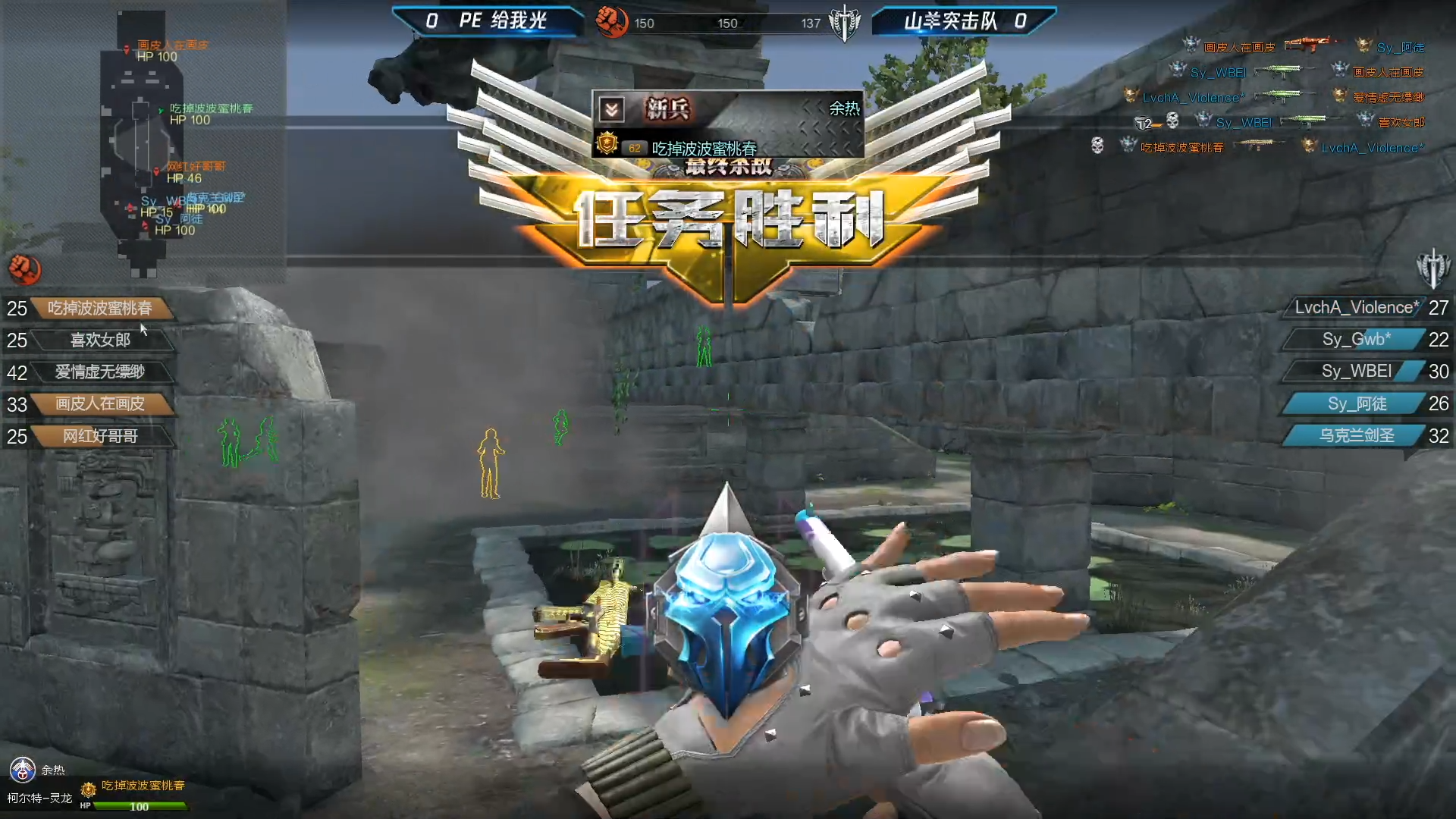Pick 画皮人在画皮 from the left team list

(99, 403)
